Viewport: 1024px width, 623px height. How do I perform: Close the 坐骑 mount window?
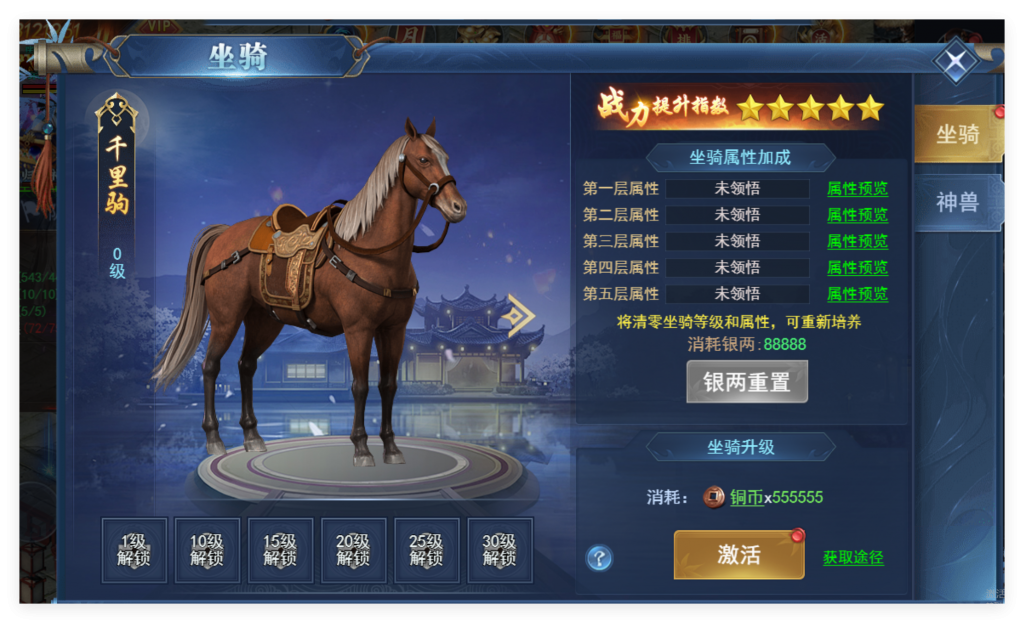click(956, 64)
